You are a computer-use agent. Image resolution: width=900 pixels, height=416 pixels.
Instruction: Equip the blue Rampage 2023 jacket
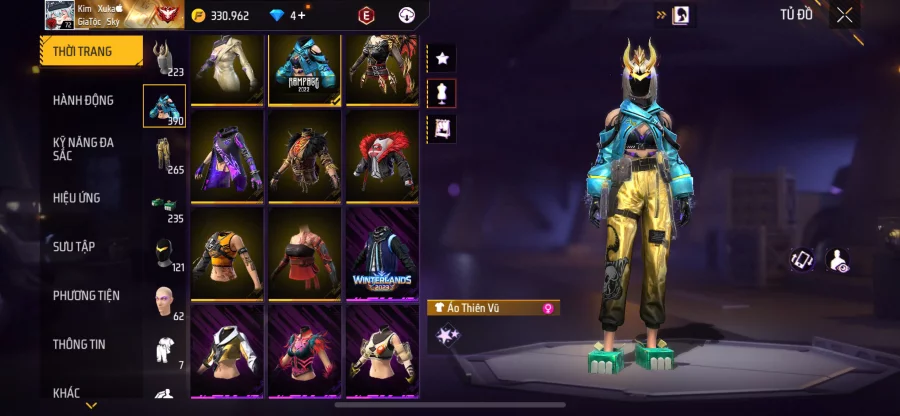(x=304, y=68)
